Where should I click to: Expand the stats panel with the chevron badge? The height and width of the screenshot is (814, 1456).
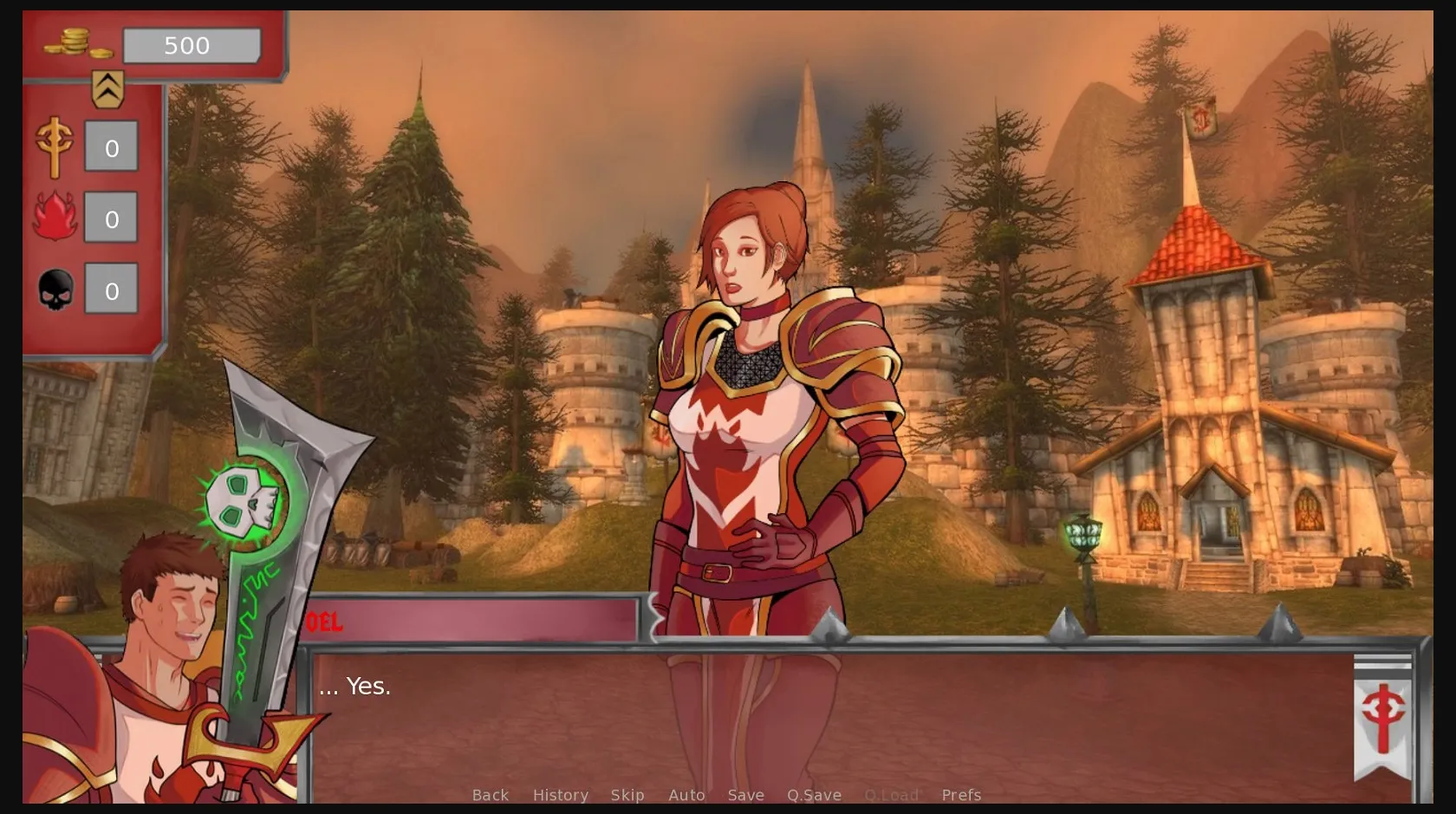click(106, 87)
